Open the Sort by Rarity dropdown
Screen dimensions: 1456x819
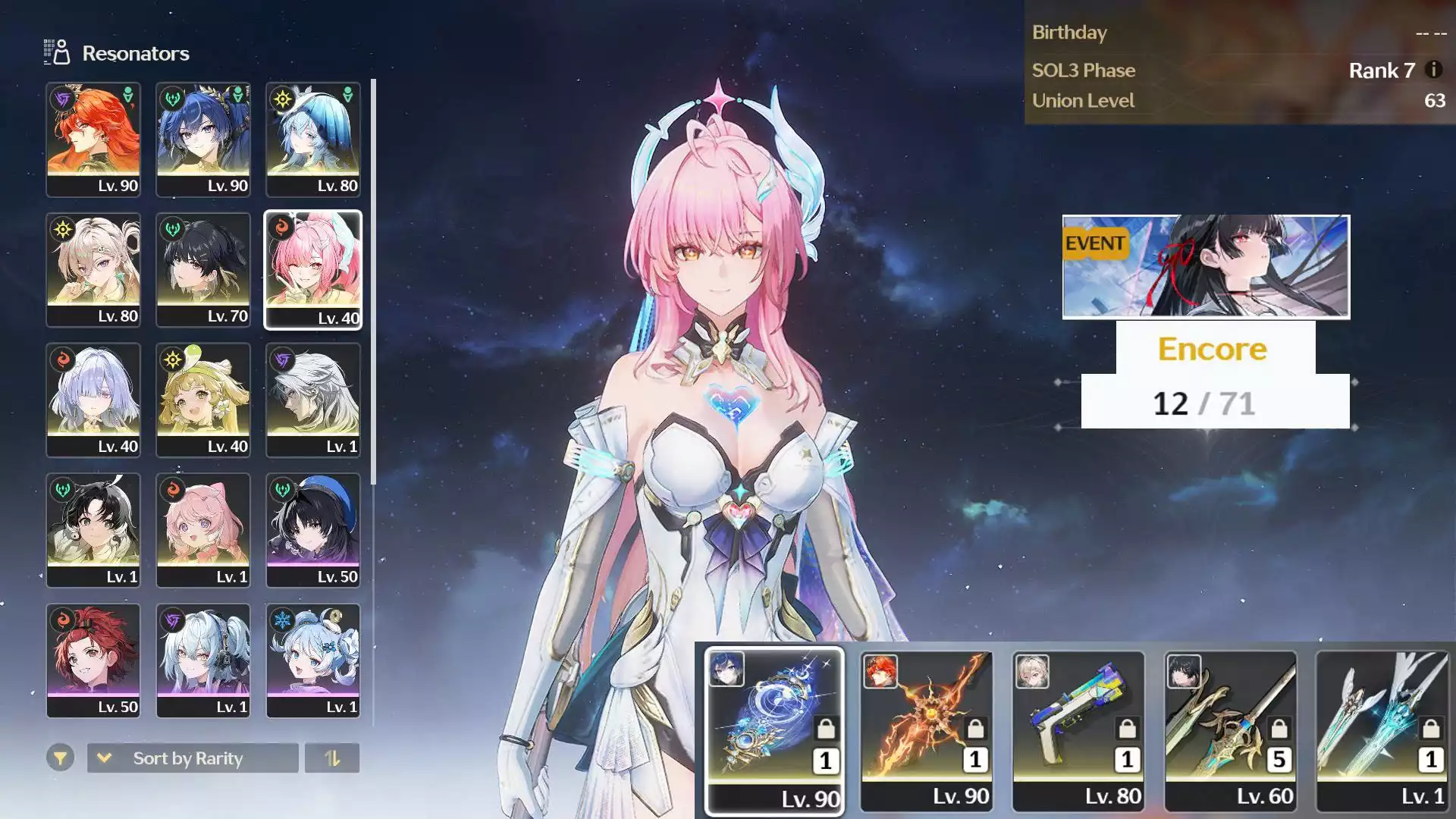193,758
